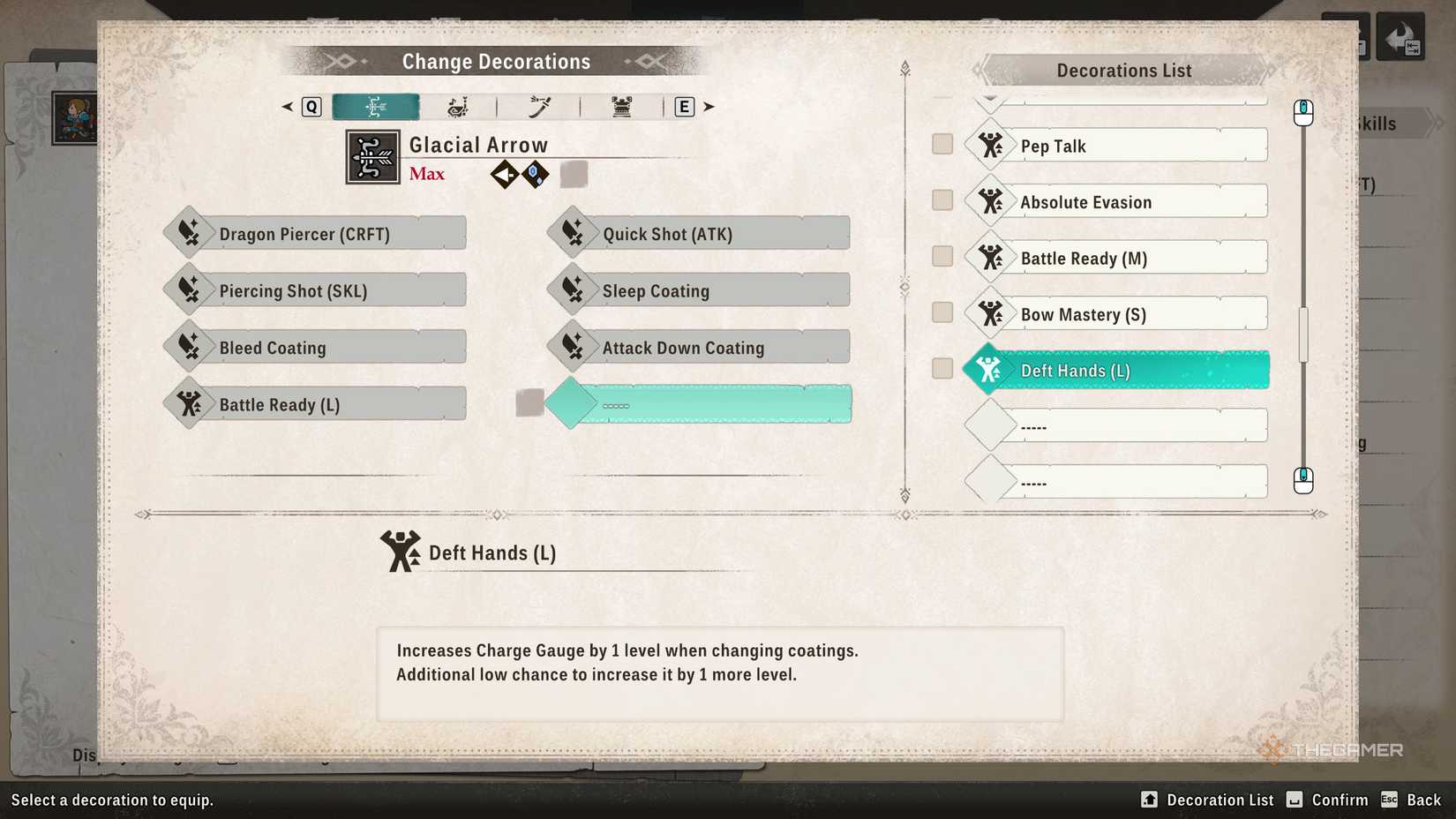Click the carving knife equipment icon in top bar
The height and width of the screenshot is (819, 1456).
coord(538,106)
